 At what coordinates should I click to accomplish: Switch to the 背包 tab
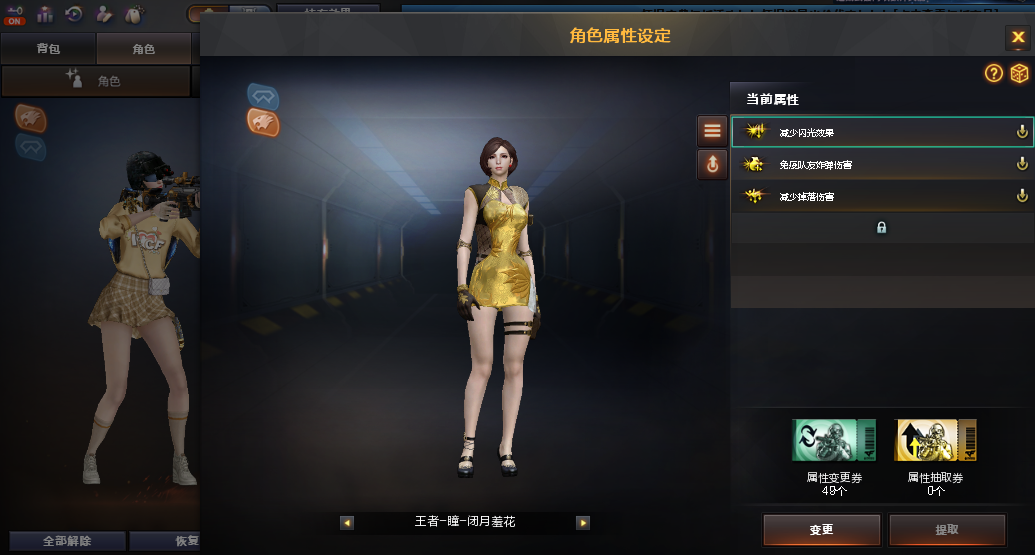pyautogui.click(x=48, y=48)
